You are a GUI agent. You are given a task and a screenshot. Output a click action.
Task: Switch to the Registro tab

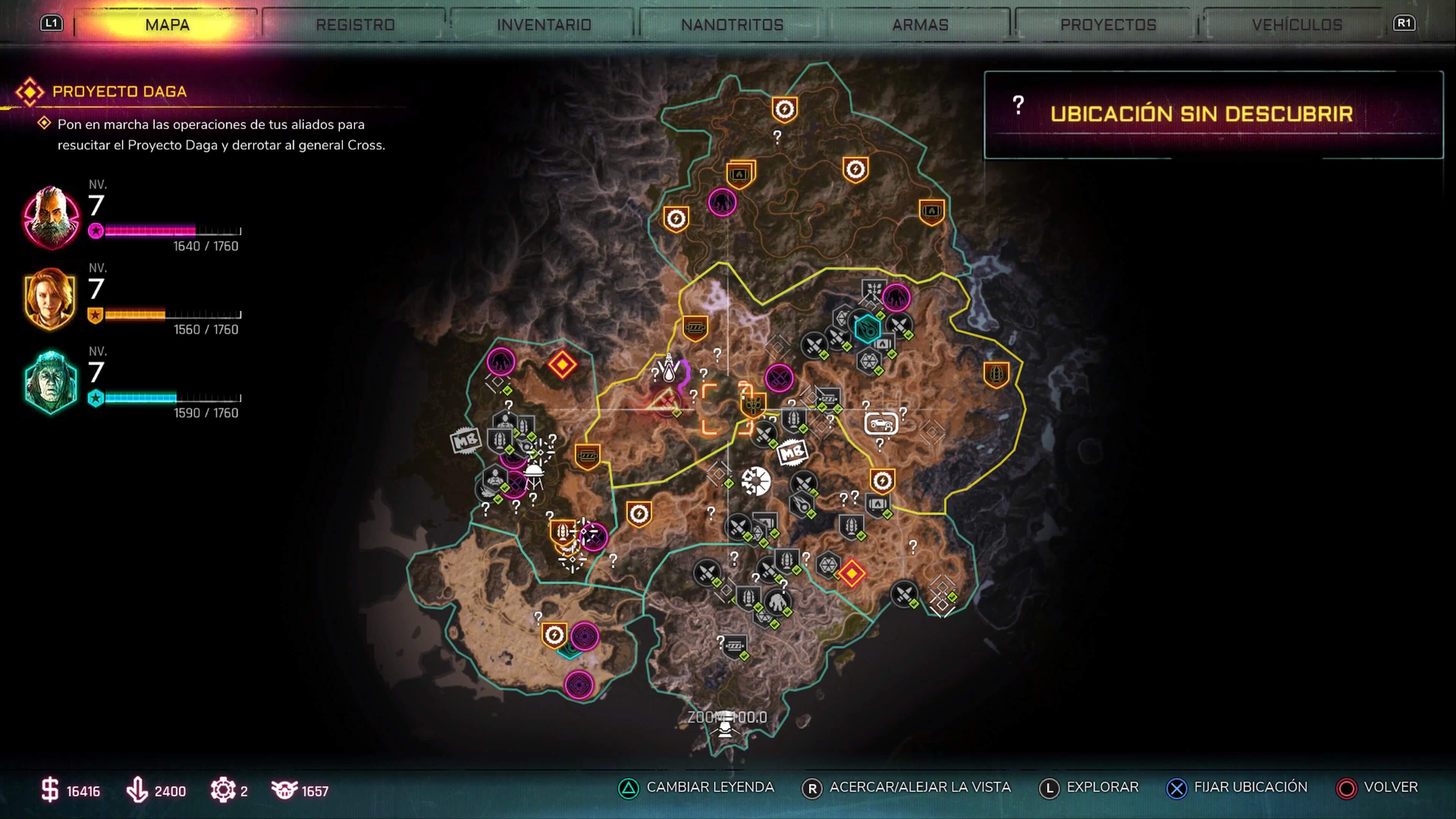point(355,25)
